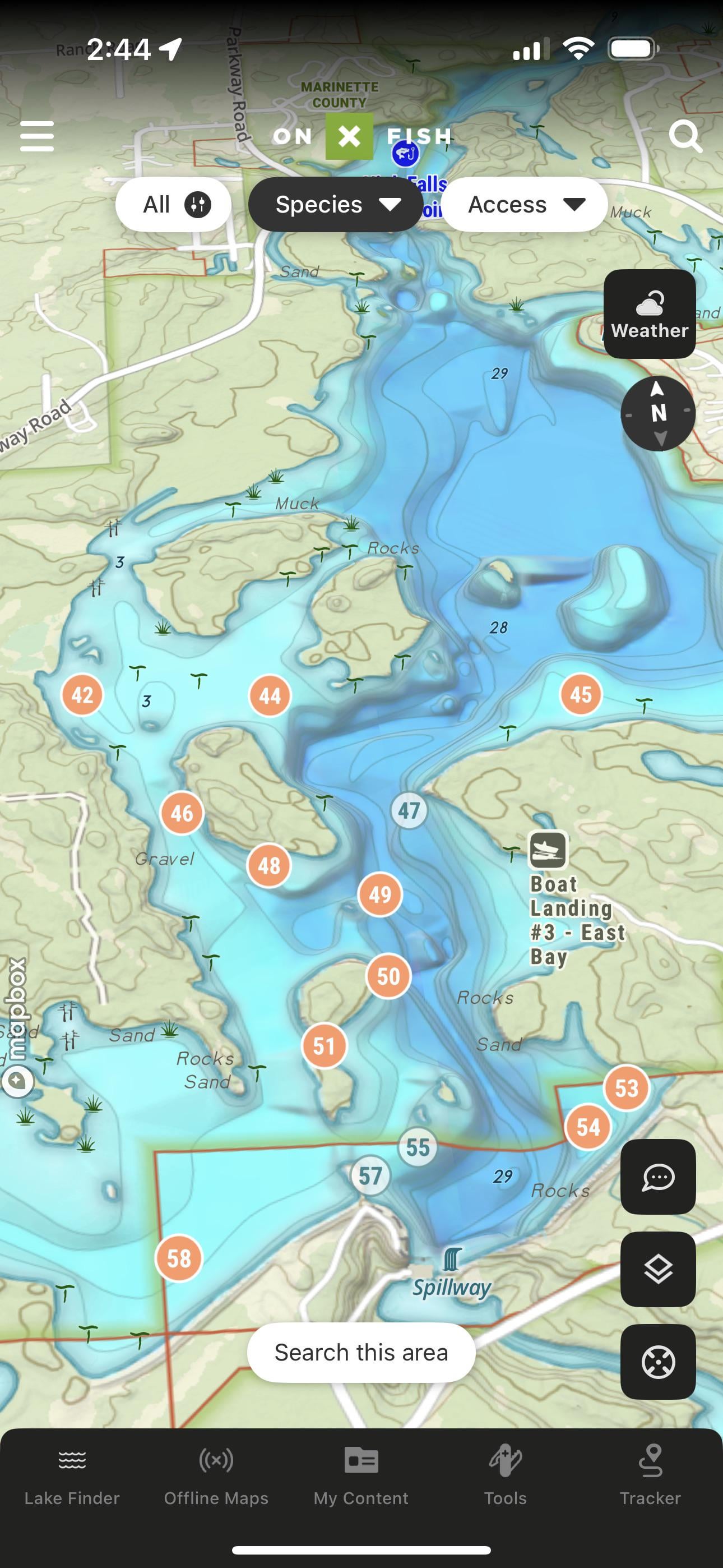Select map marker number 50

(x=388, y=976)
